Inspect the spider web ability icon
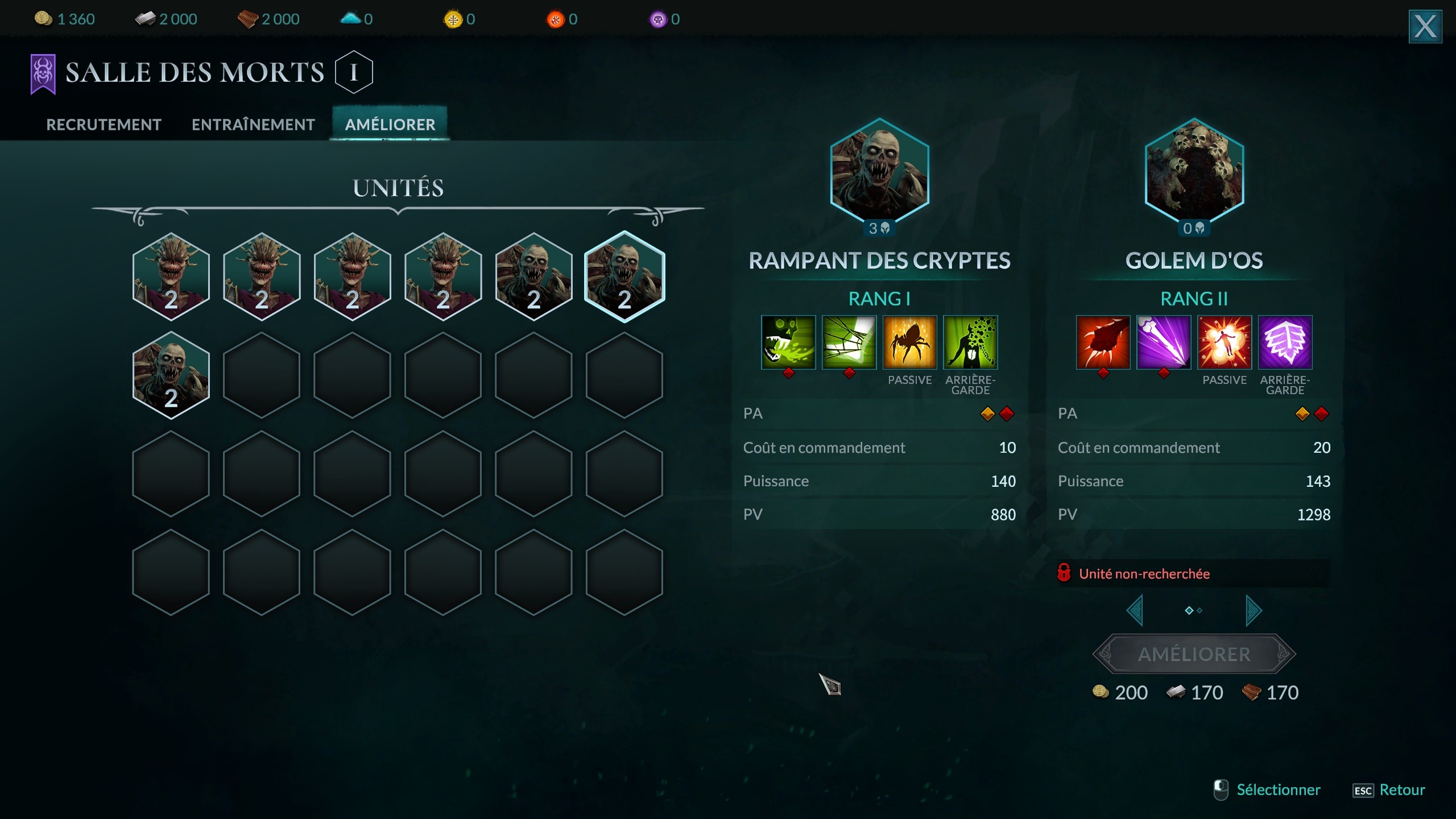Viewport: 1456px width, 819px height. 849,342
